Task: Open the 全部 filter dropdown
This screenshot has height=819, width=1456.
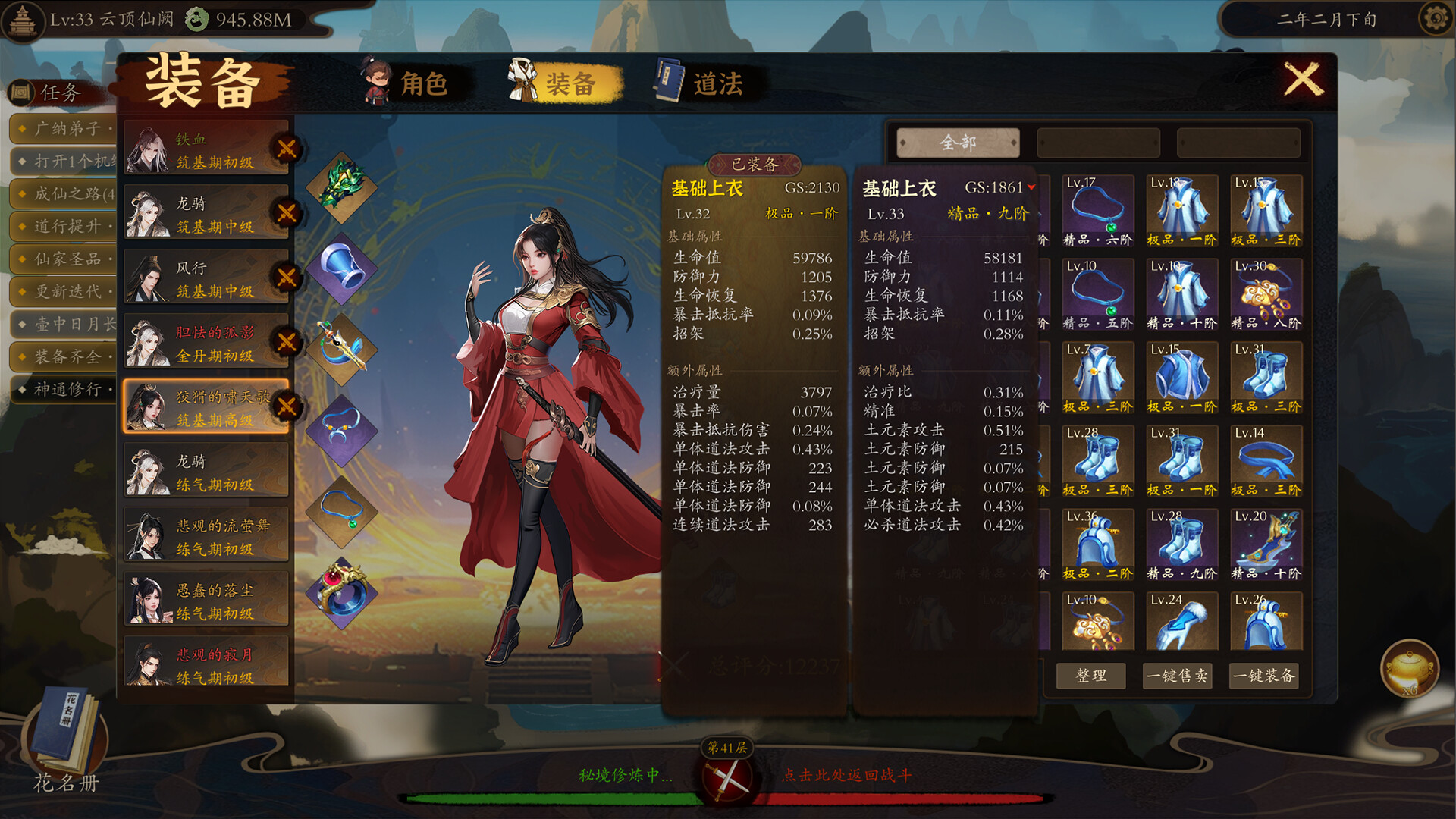Action: 957,142
